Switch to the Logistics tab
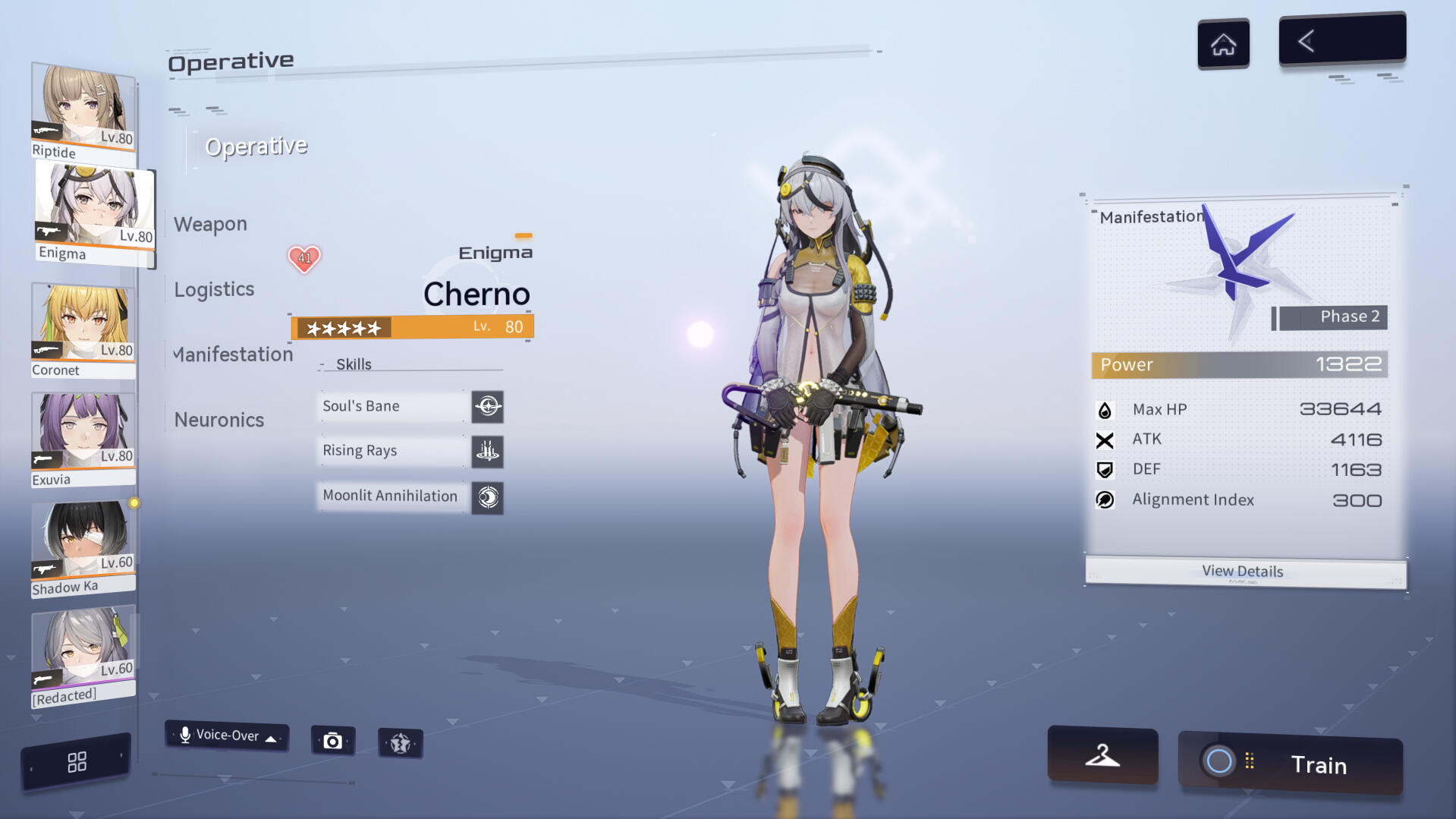 214,289
